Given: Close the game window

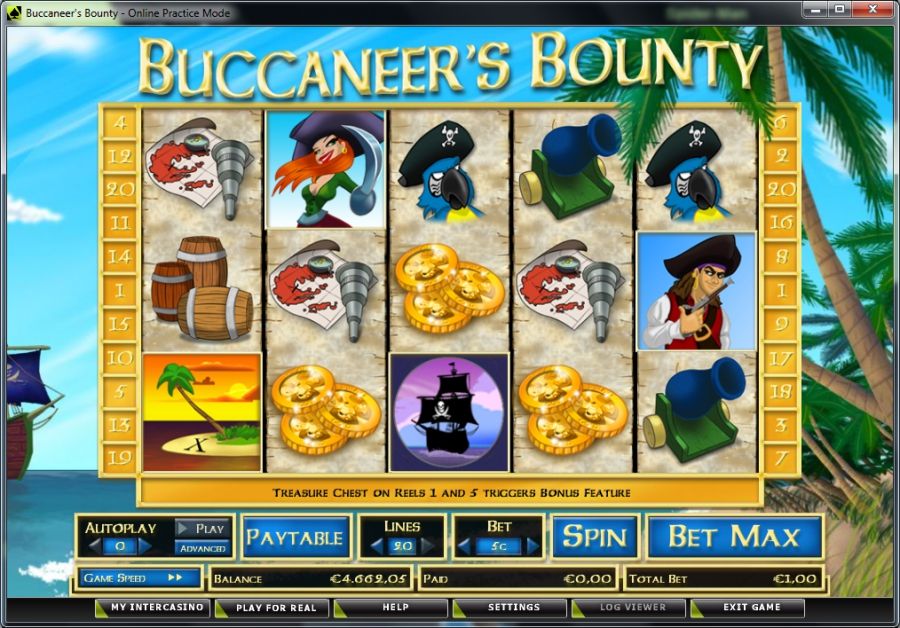Looking at the screenshot, I should click(x=869, y=10).
